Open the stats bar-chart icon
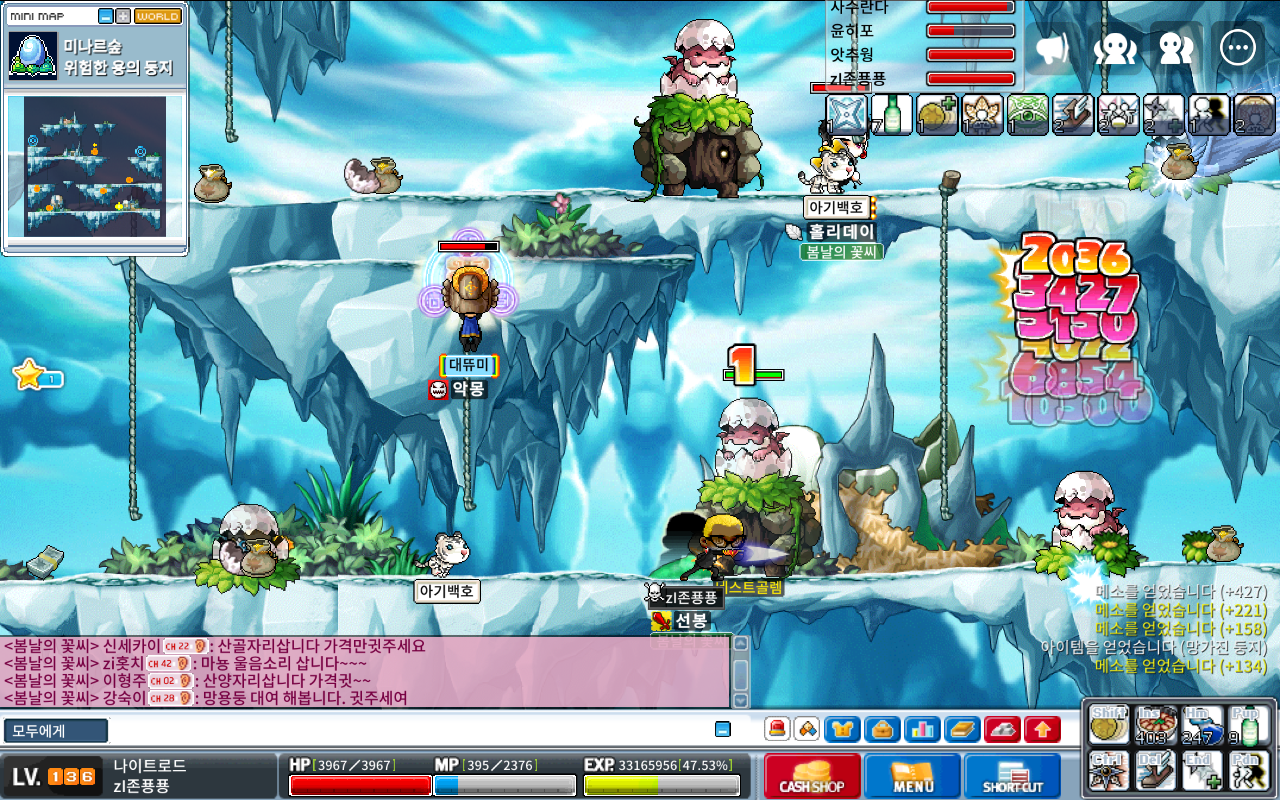This screenshot has height=800, width=1280. 922,730
